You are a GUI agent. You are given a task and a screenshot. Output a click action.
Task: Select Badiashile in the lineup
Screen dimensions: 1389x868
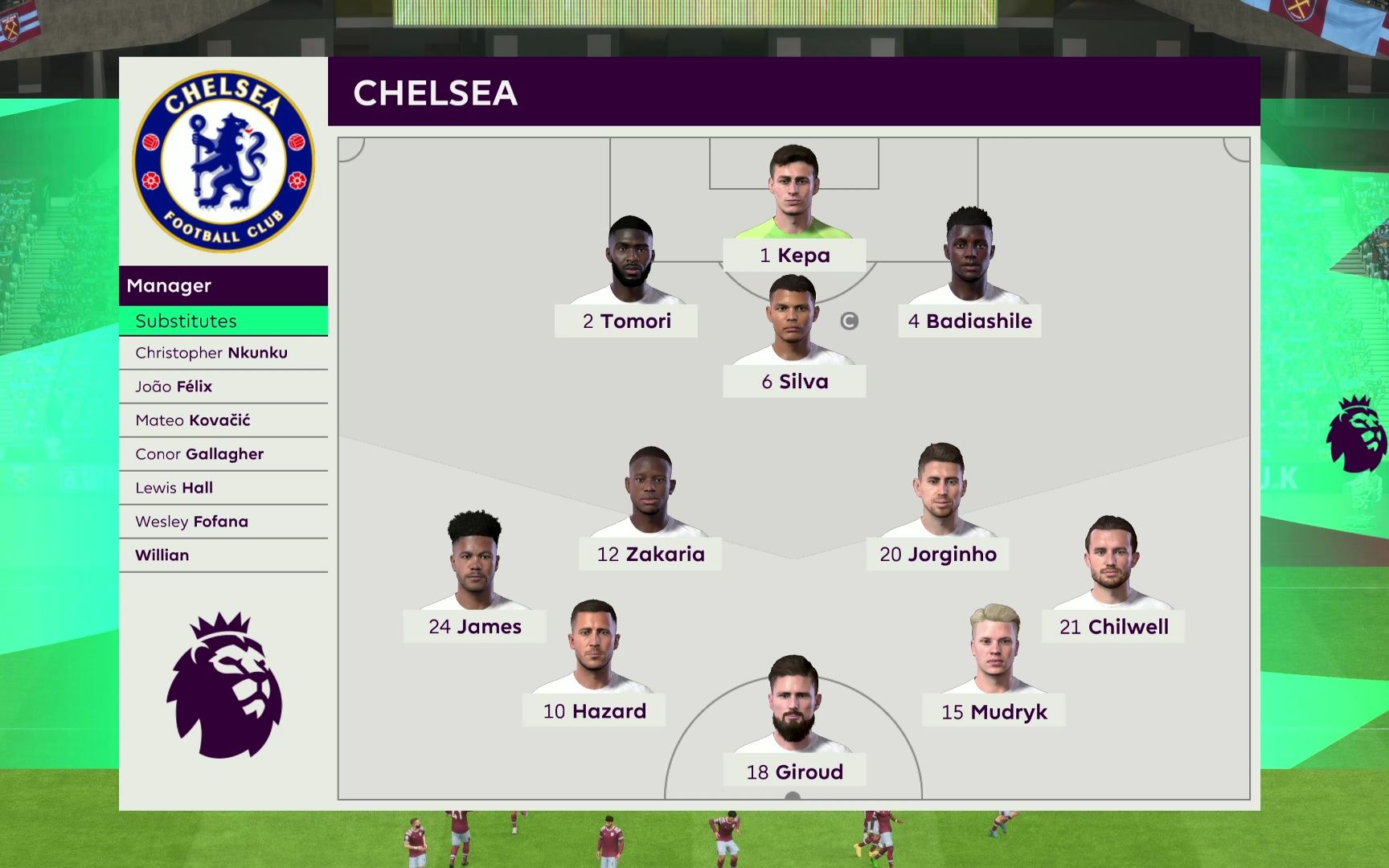969,321
